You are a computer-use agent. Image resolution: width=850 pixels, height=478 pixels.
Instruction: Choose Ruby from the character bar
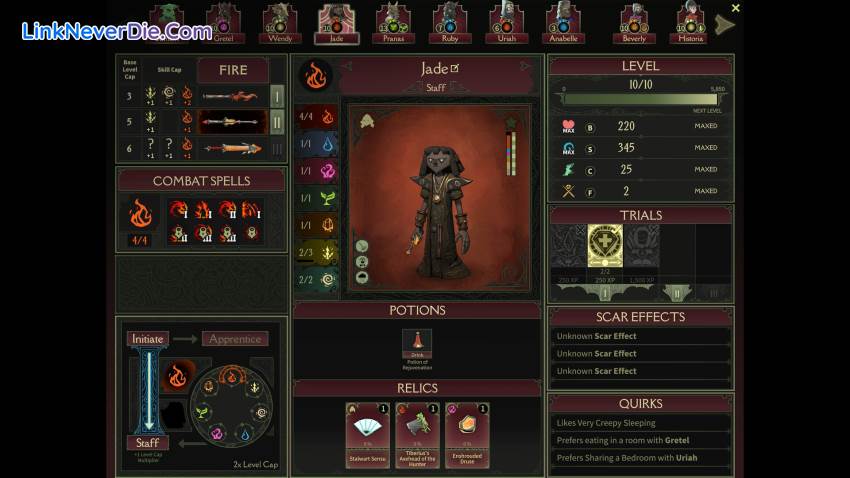(x=451, y=22)
